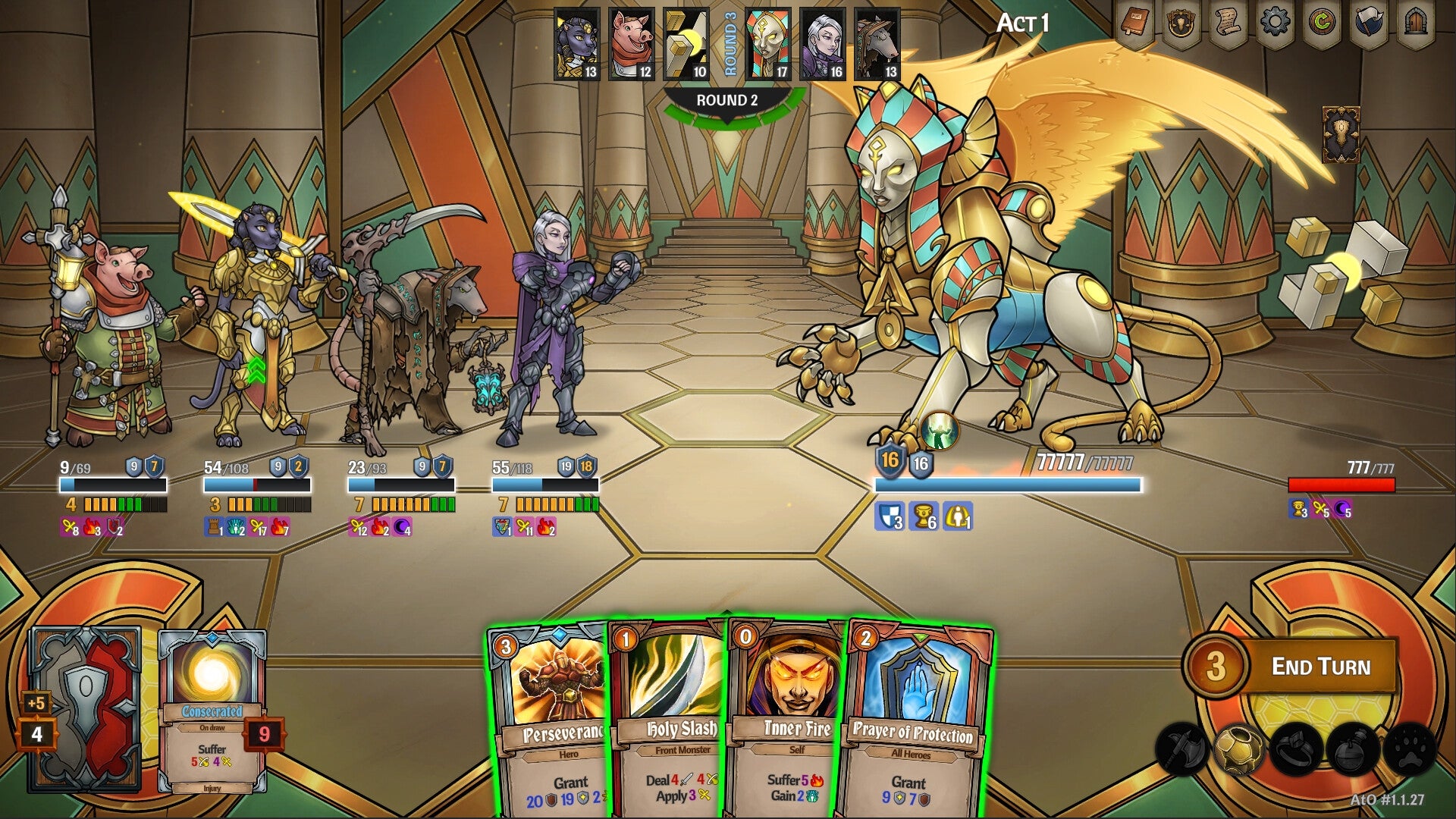
Task: Open the Round 2 banner
Action: pos(726,99)
